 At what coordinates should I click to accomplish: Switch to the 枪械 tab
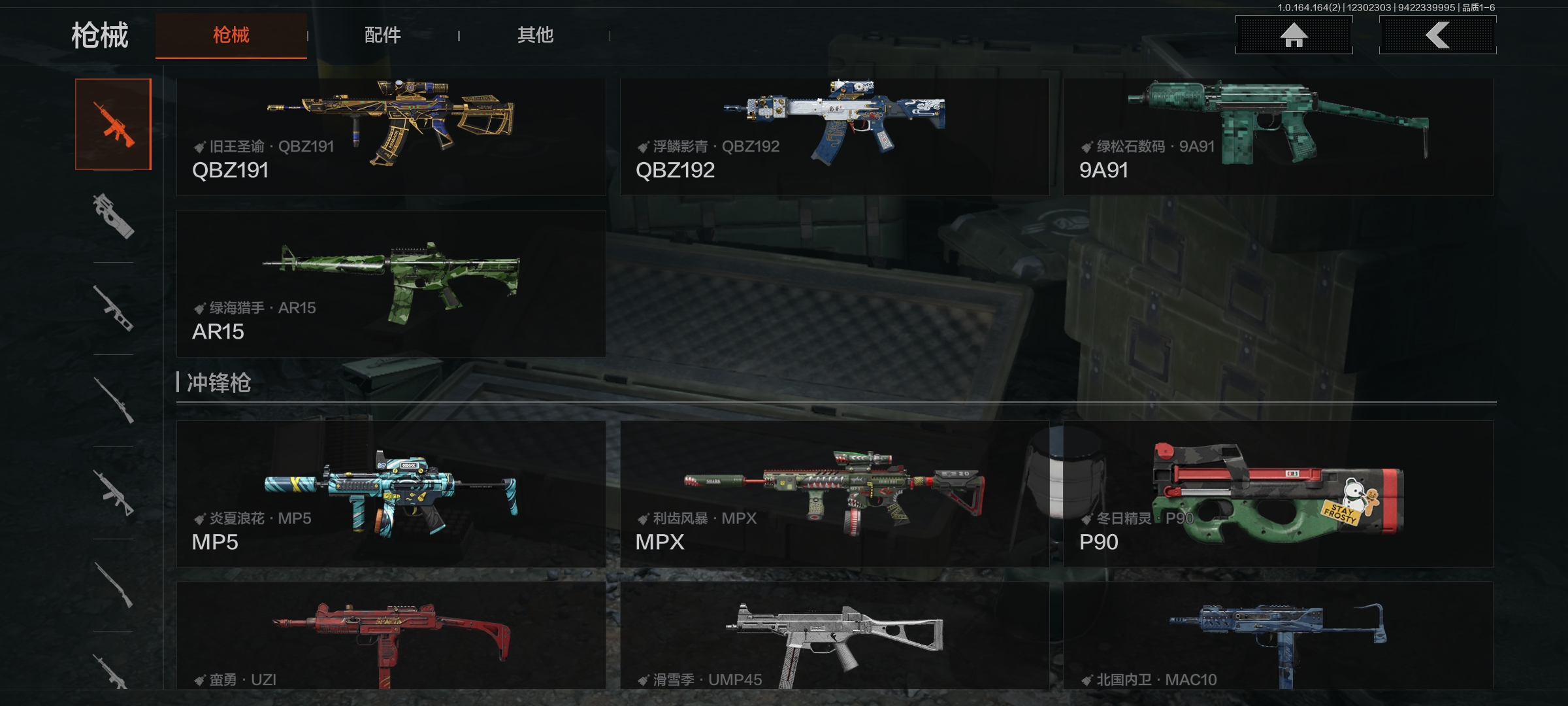231,35
